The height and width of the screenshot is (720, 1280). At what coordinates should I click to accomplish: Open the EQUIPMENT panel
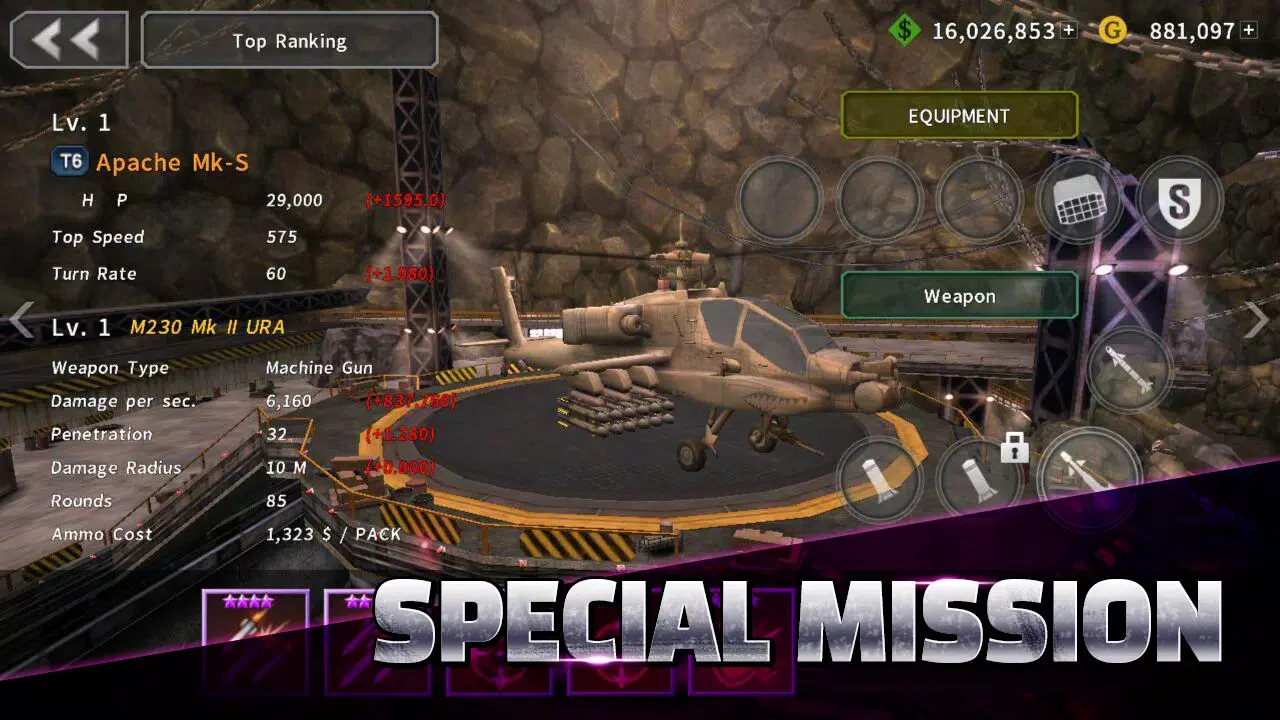(959, 115)
